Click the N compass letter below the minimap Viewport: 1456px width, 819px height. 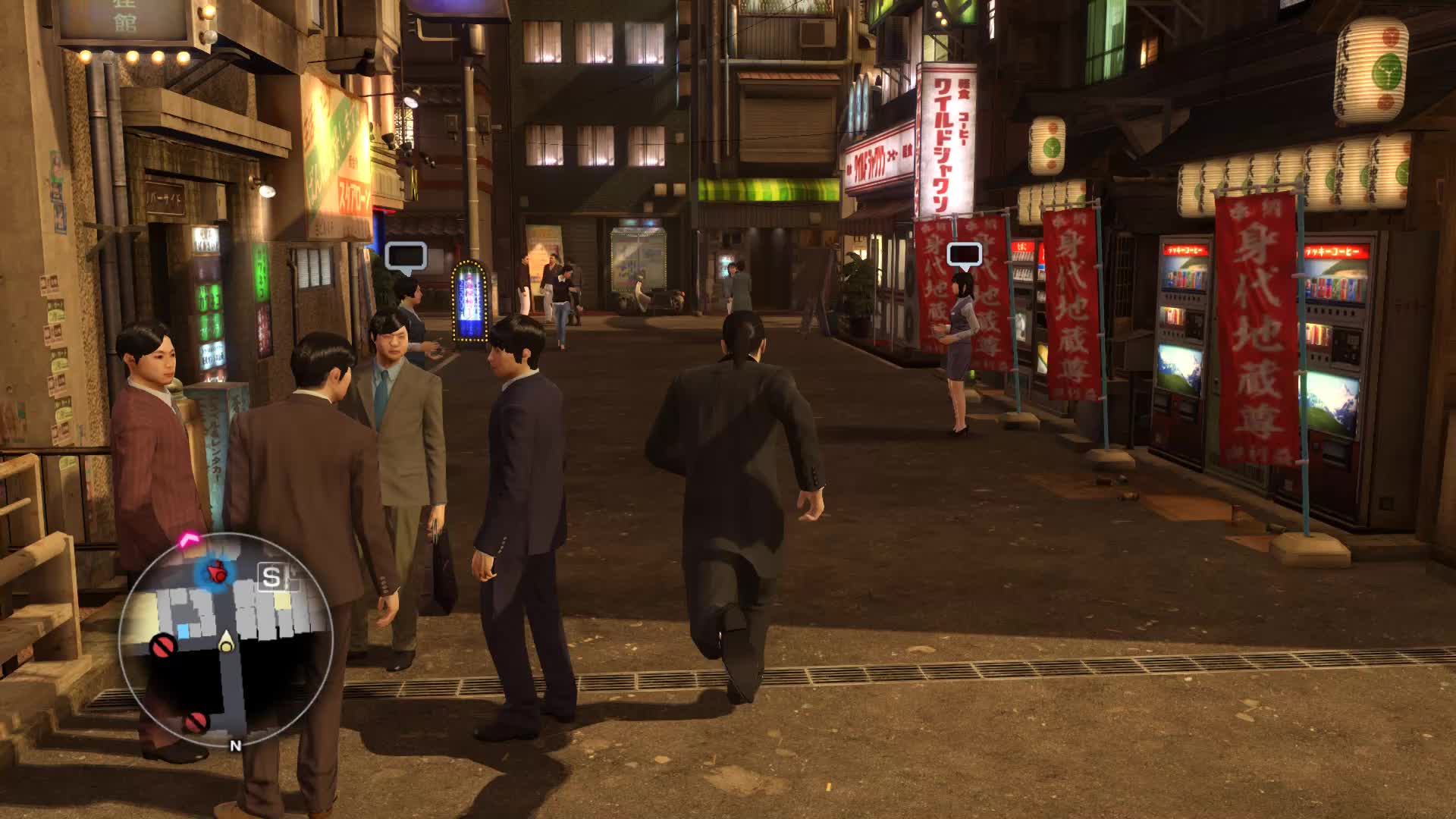click(236, 745)
